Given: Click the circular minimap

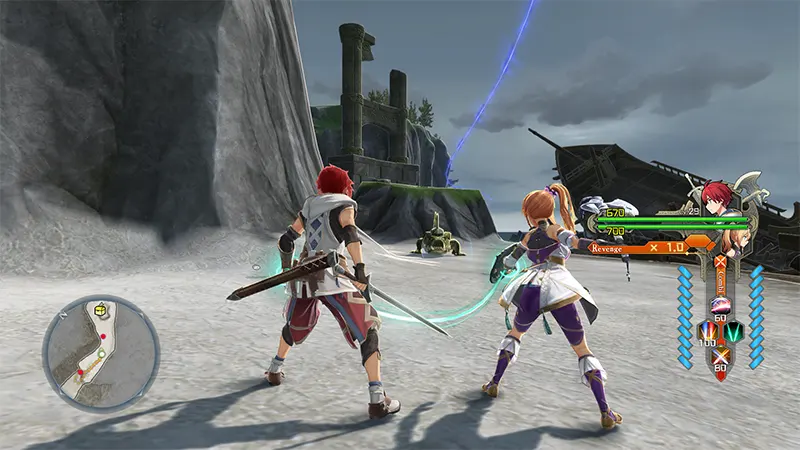Looking at the screenshot, I should click(101, 352).
